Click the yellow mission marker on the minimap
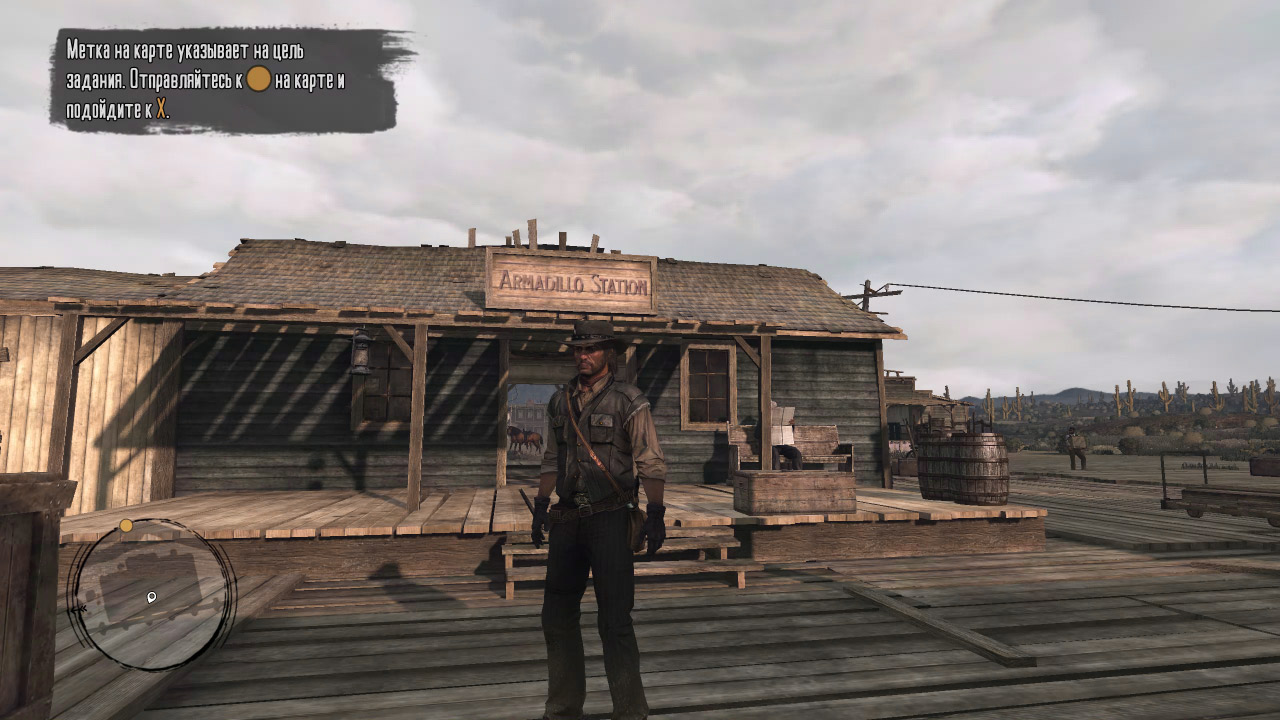Viewport: 1280px width, 720px height. 125,525
